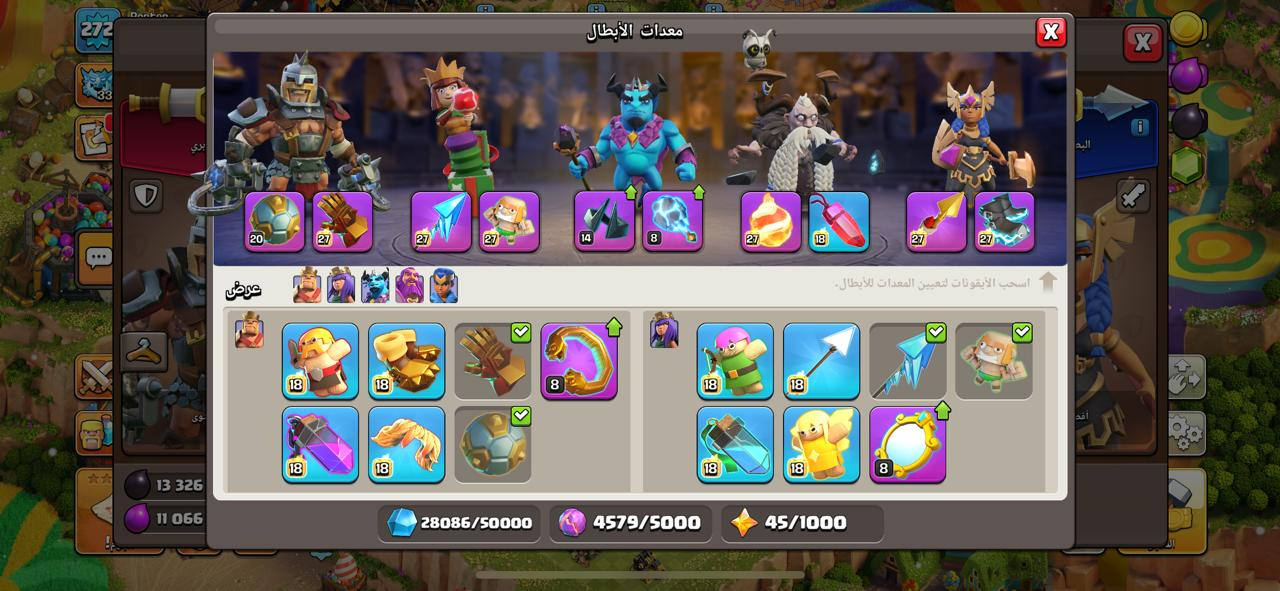Filter equipment by Royal Champion portrait
Screen dimensions: 1280x591
tap(443, 286)
